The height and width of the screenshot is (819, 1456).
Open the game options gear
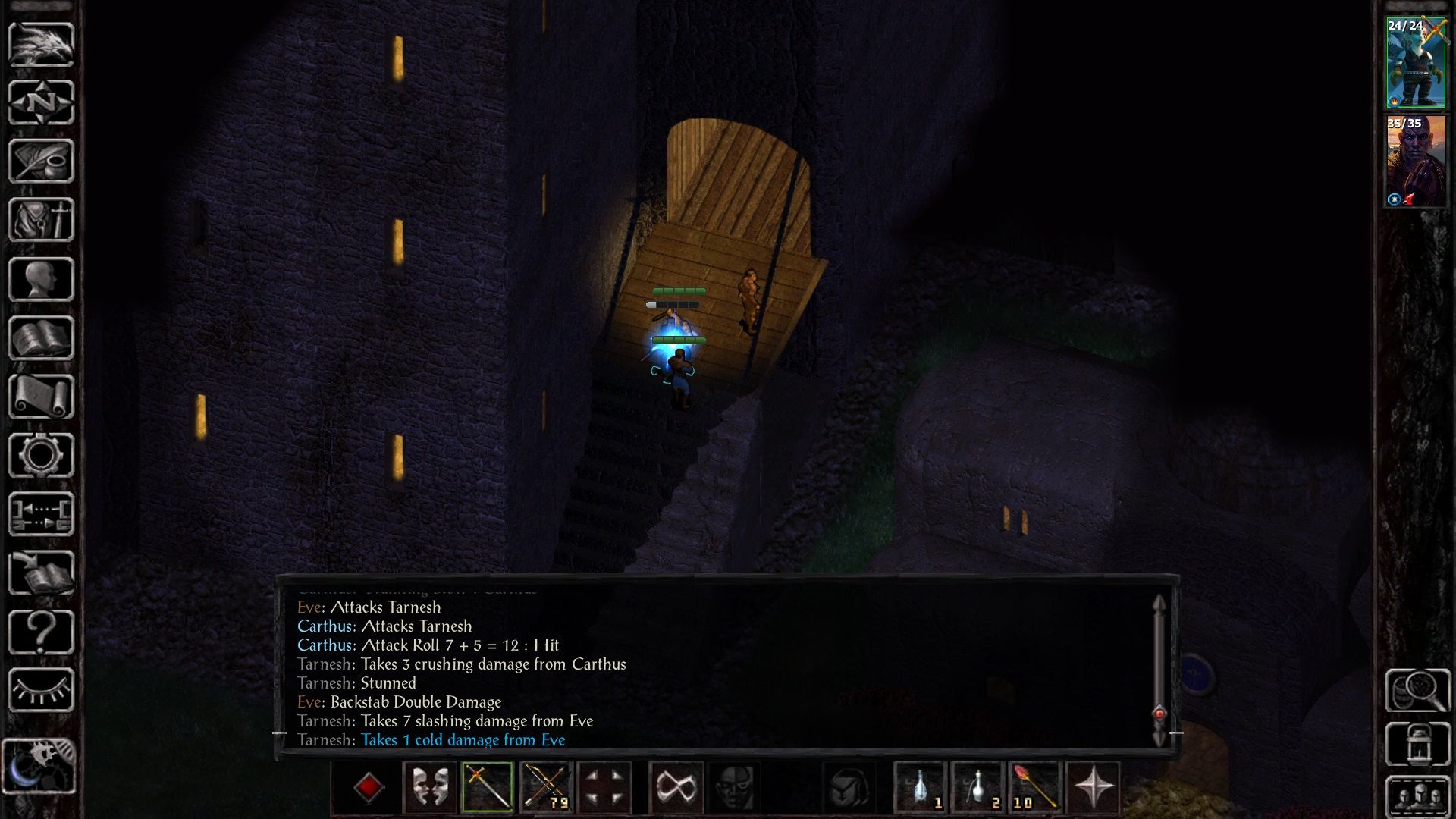[x=42, y=455]
